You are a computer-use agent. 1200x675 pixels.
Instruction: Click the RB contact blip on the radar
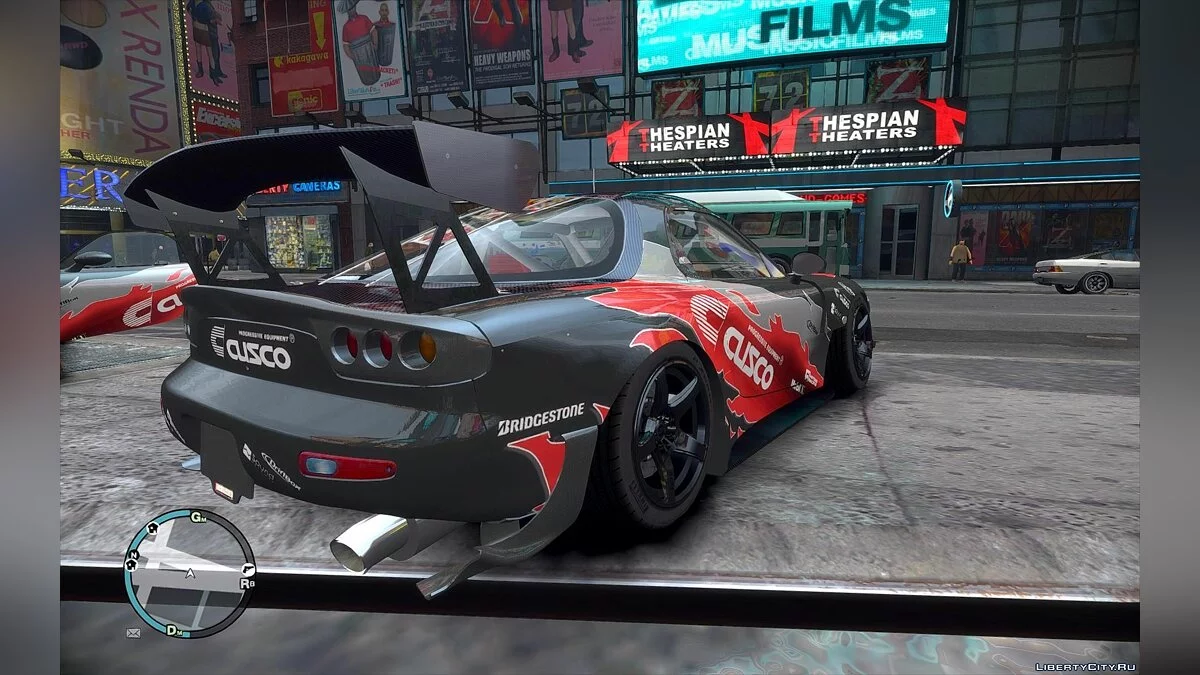click(247, 582)
